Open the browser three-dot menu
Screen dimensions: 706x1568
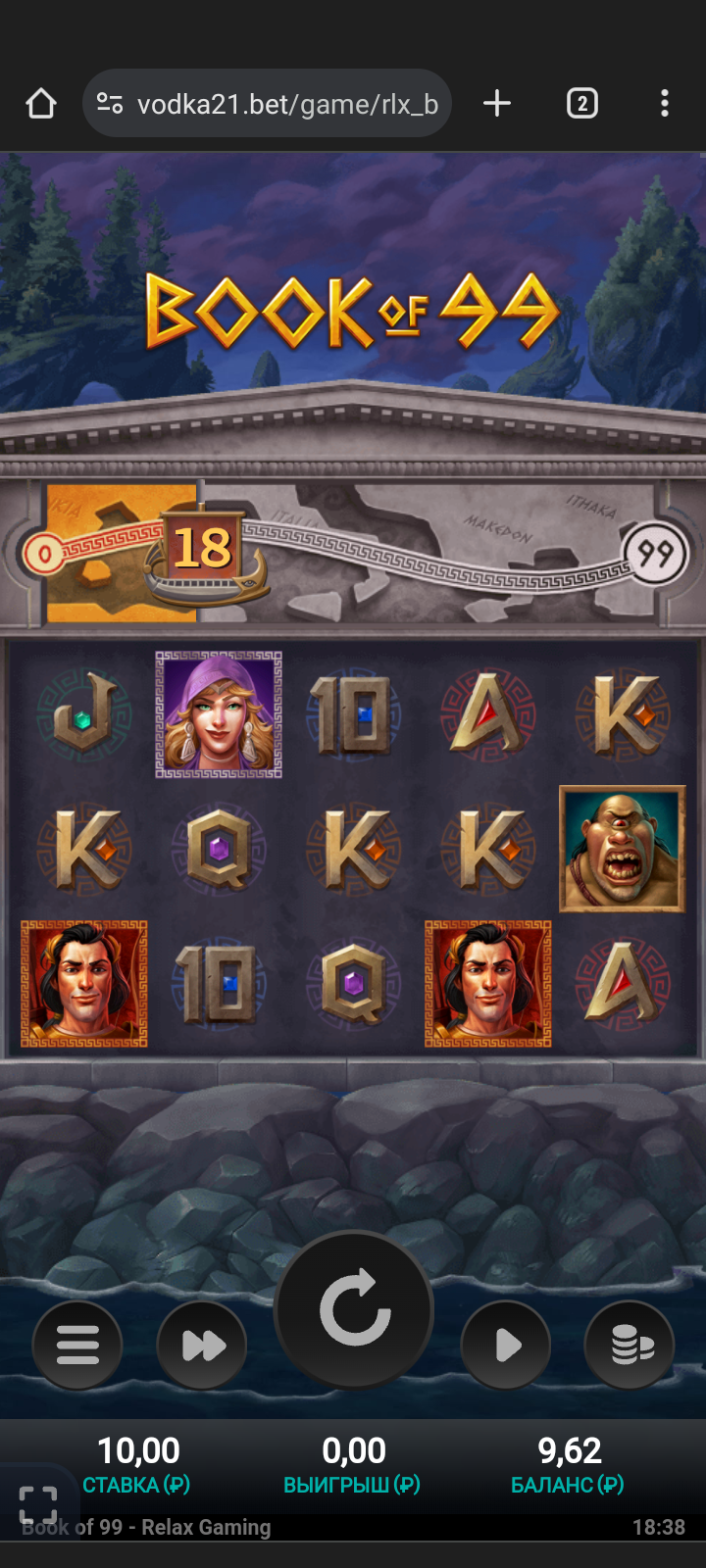[x=665, y=104]
